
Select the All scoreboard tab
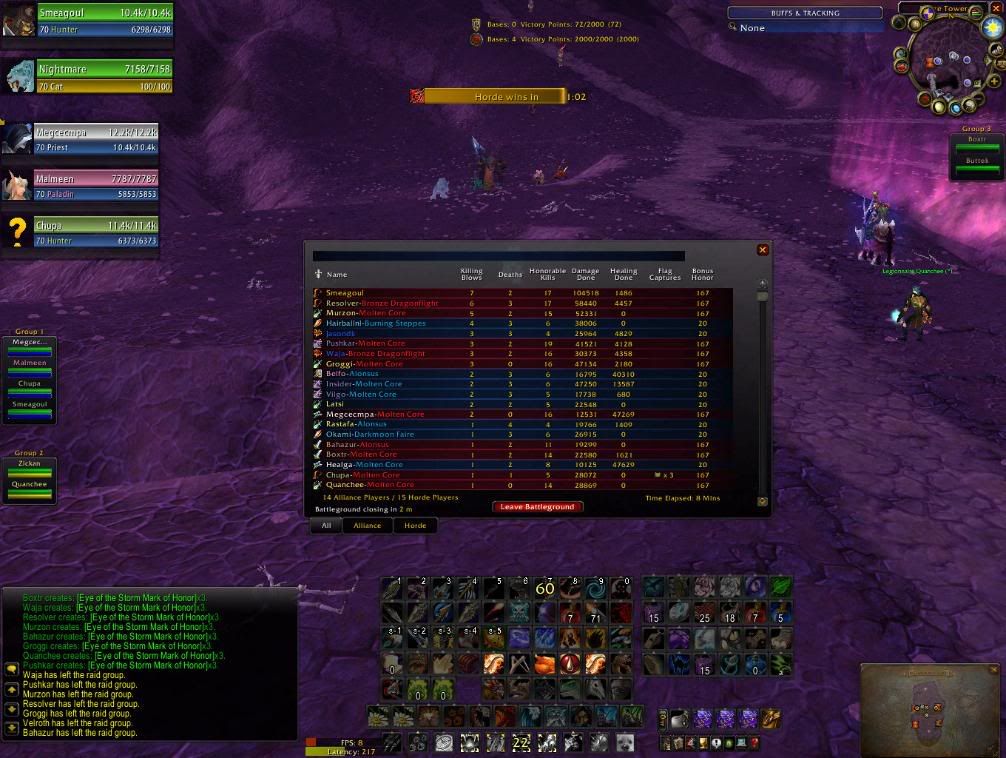[x=326, y=525]
